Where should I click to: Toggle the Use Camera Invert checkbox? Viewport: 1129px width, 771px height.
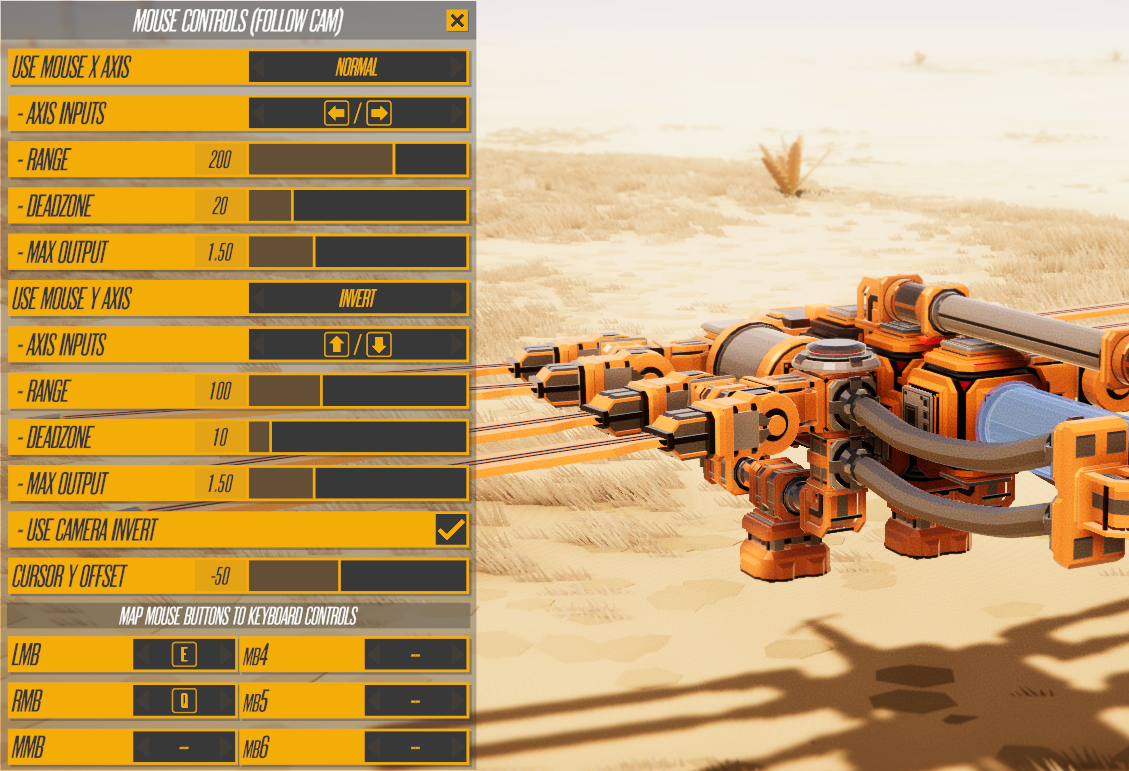(x=451, y=530)
